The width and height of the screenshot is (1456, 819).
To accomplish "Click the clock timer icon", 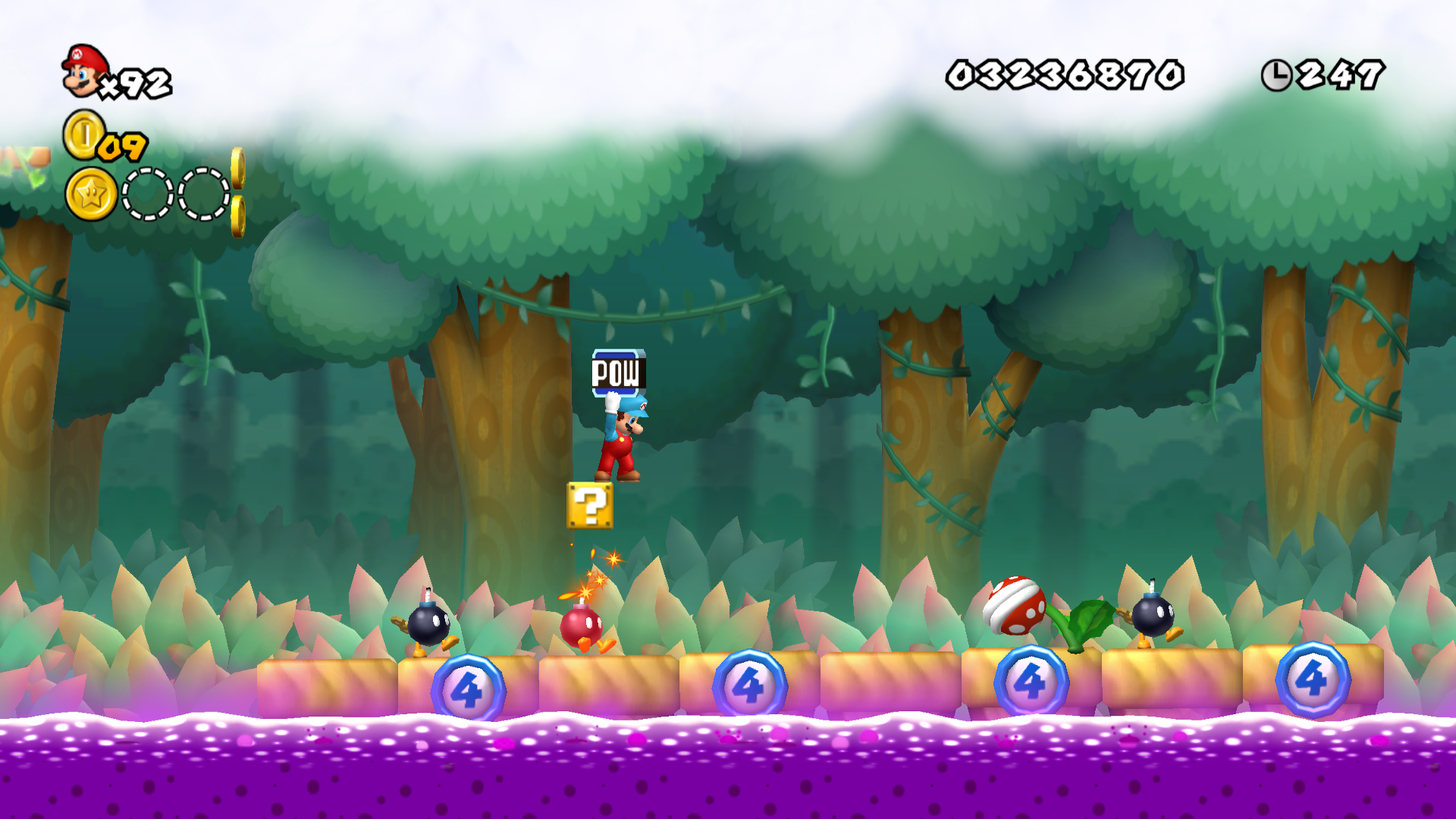I will coord(1276,74).
